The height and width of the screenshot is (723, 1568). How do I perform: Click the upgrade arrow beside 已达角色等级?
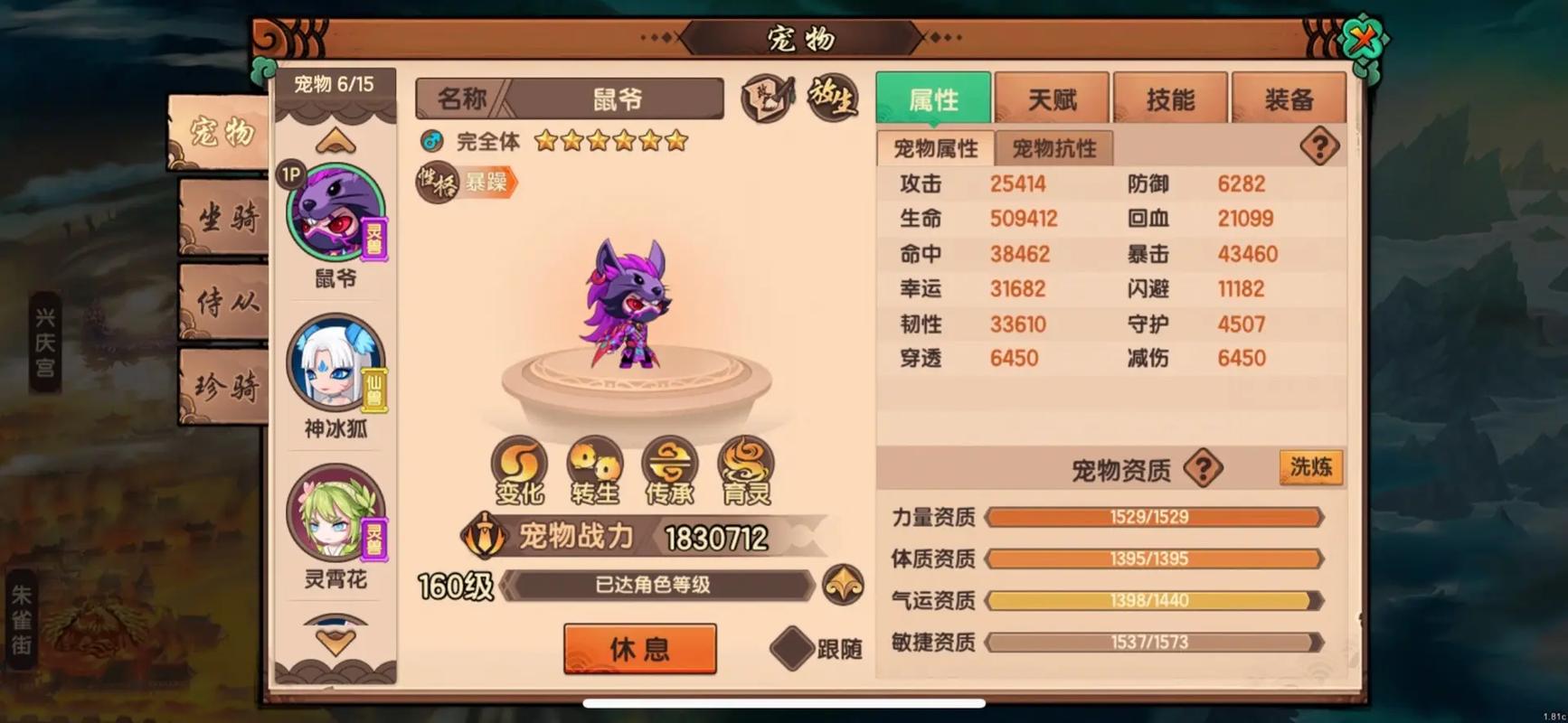click(x=841, y=585)
